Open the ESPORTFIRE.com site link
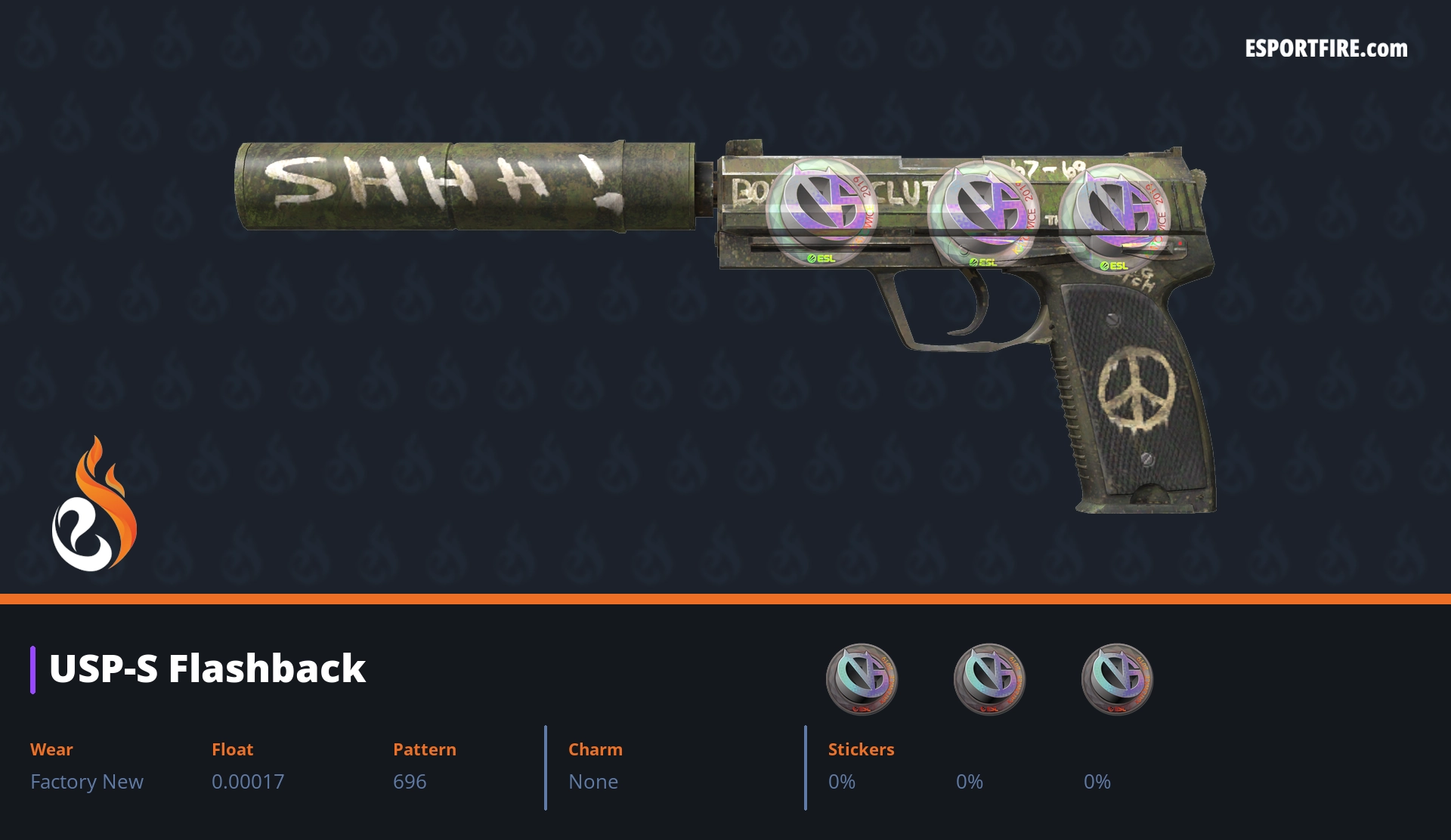Viewport: 1451px width, 840px height. click(1326, 49)
